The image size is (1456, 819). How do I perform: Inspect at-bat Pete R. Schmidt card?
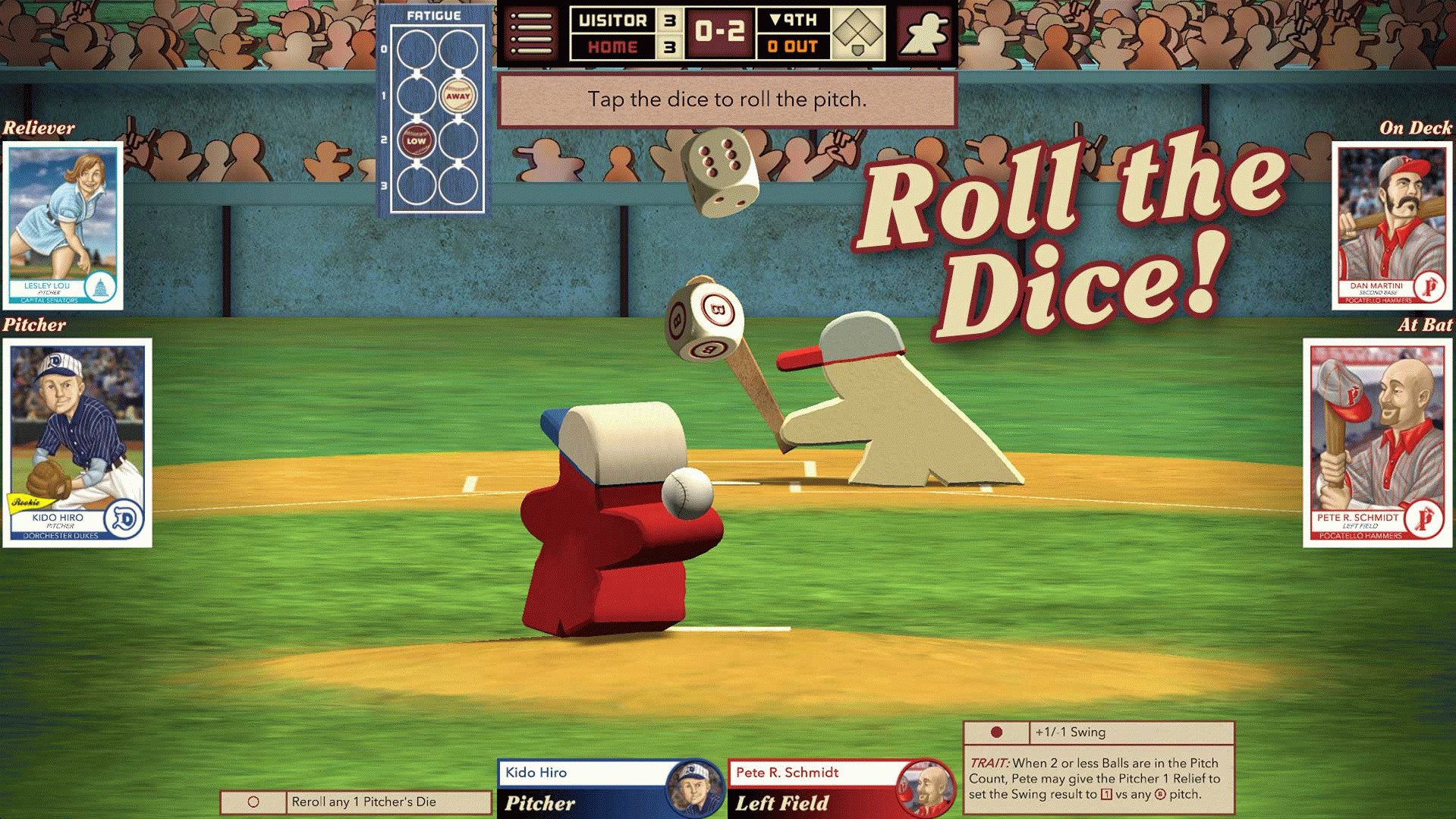1377,443
